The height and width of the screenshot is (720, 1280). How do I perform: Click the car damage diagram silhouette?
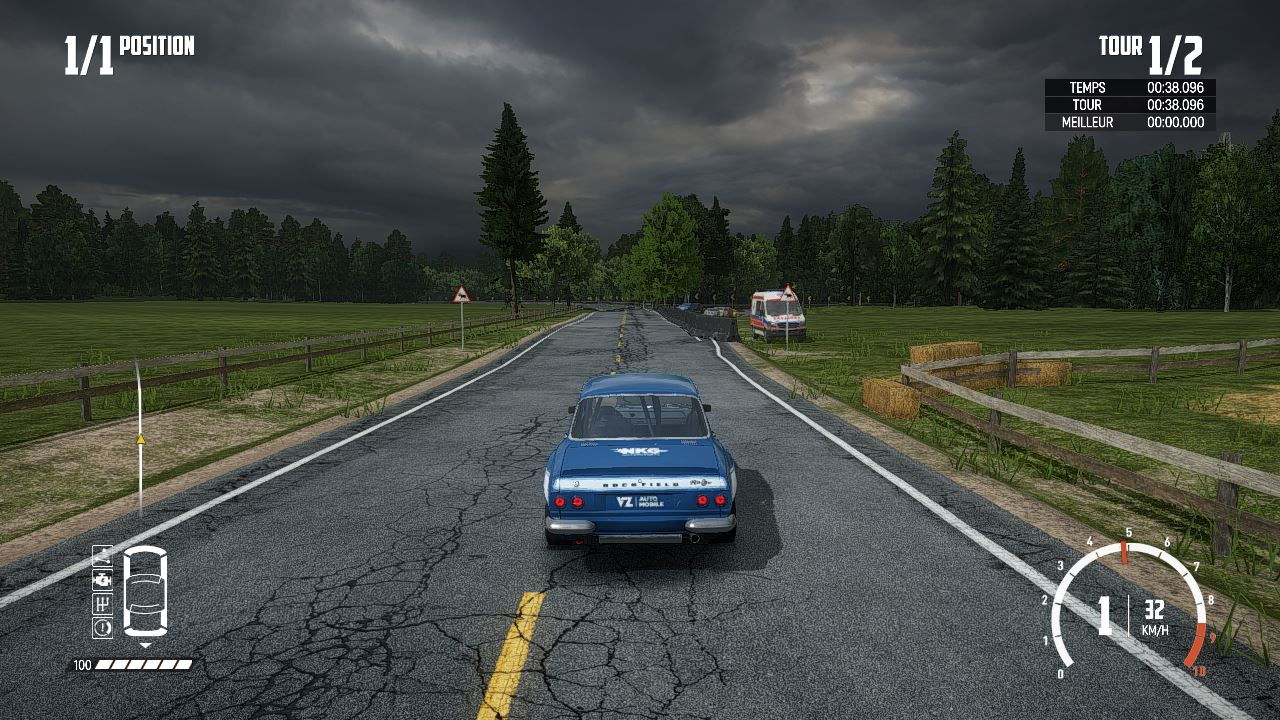pyautogui.click(x=145, y=592)
